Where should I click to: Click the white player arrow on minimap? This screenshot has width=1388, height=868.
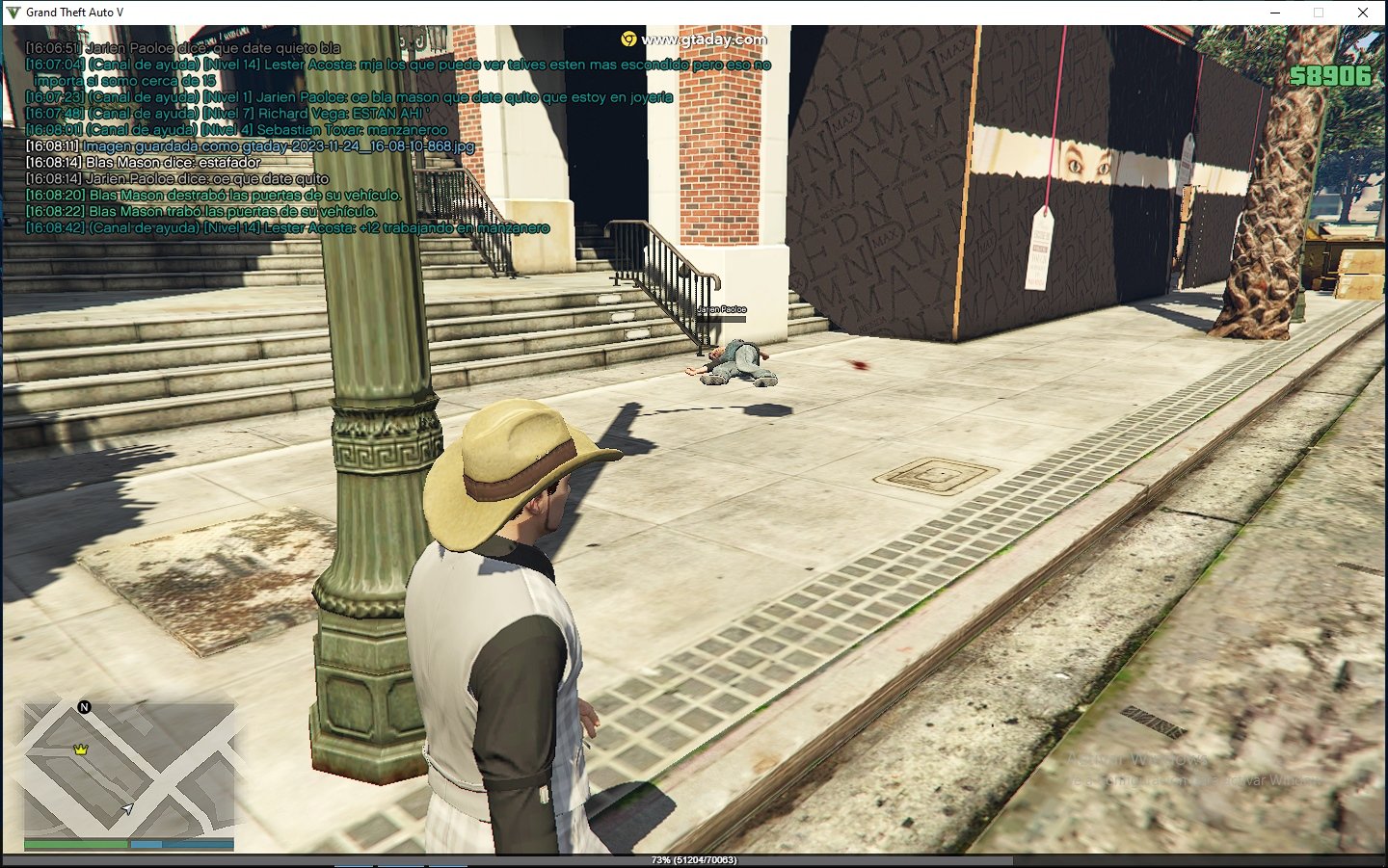(126, 809)
